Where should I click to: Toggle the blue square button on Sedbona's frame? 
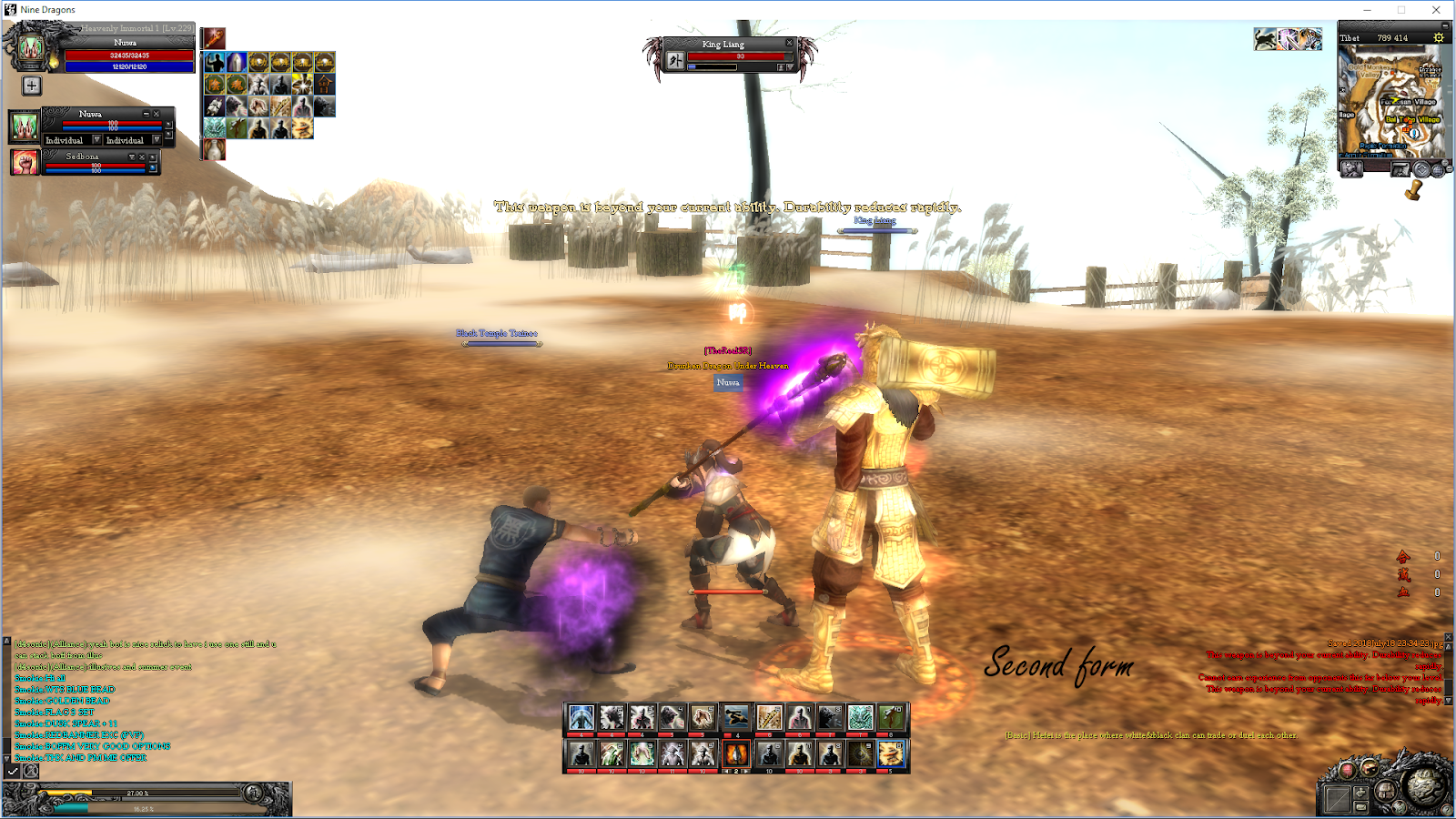153,167
